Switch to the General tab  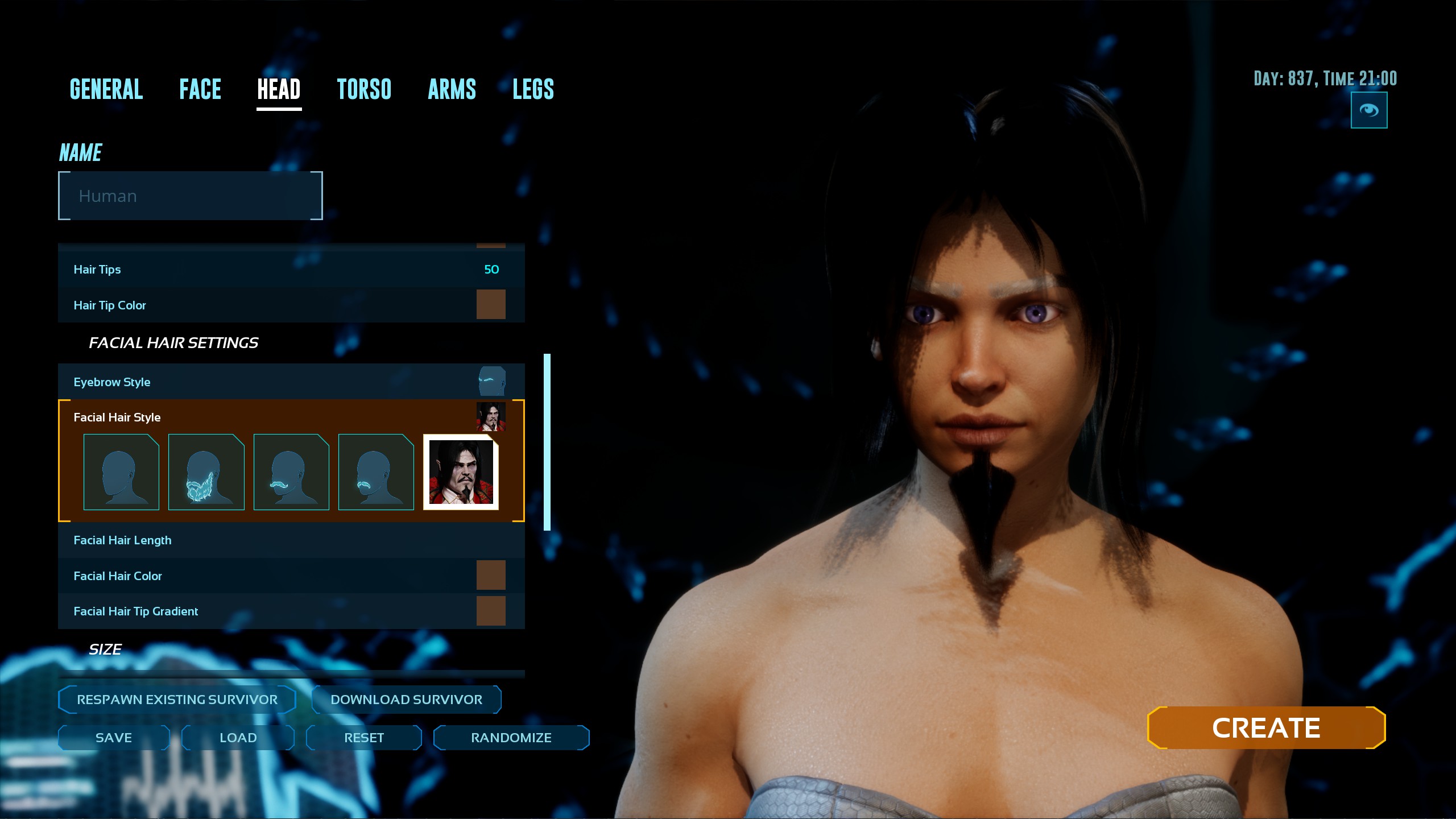[x=106, y=89]
